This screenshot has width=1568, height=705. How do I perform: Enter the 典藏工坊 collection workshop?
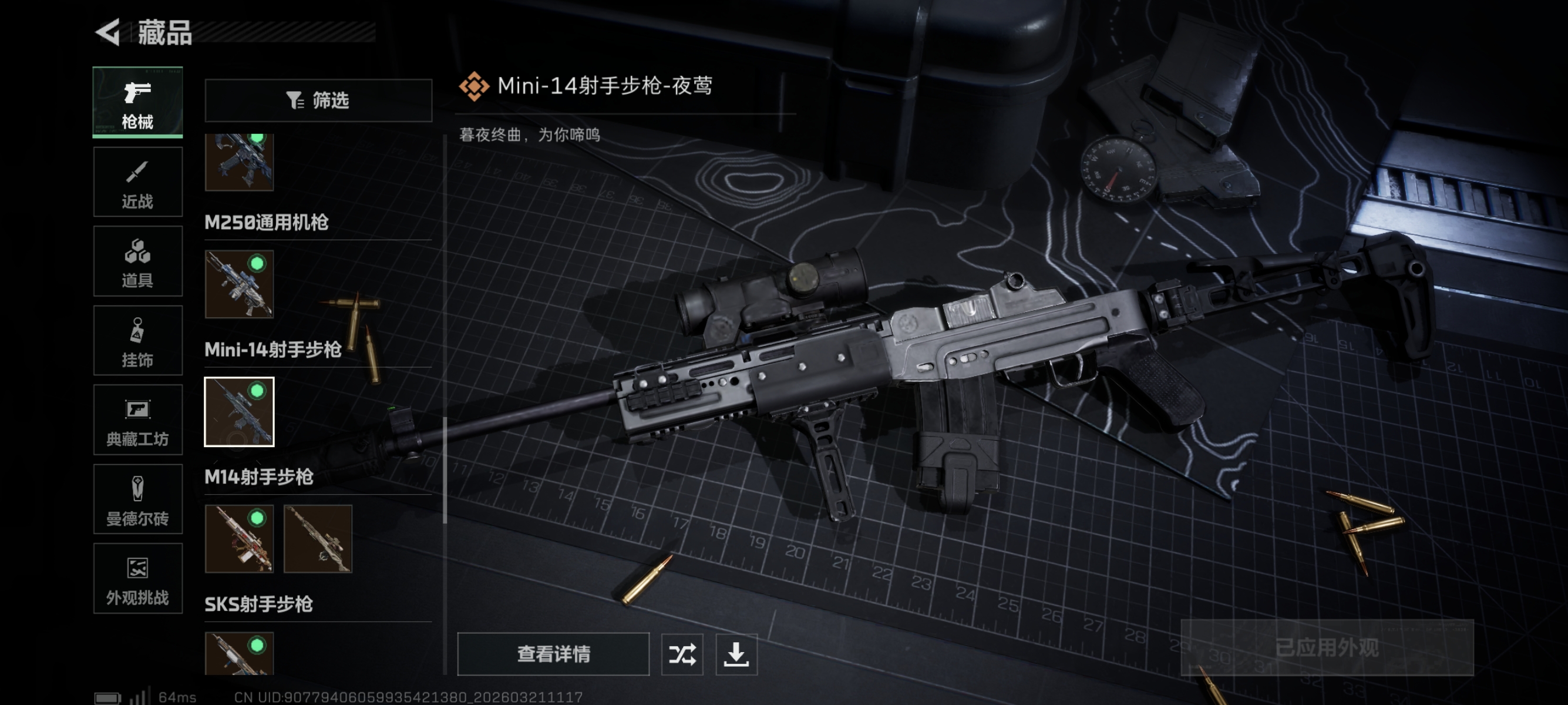[x=137, y=420]
